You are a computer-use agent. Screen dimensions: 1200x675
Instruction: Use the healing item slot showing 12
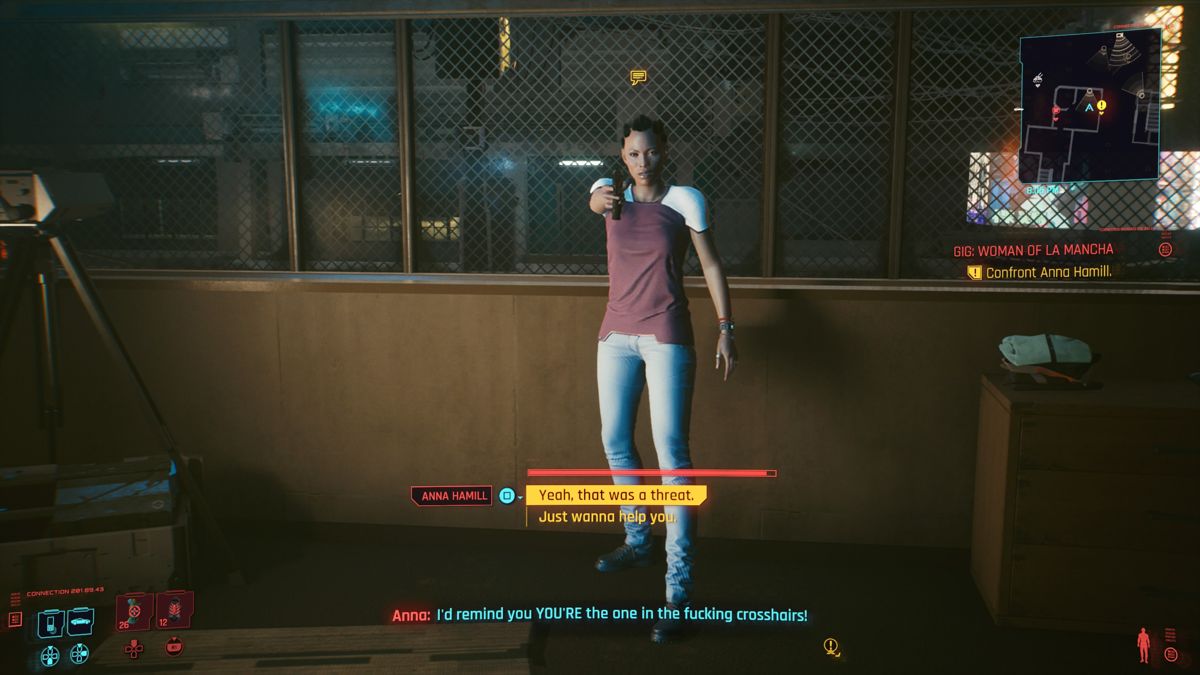175,610
